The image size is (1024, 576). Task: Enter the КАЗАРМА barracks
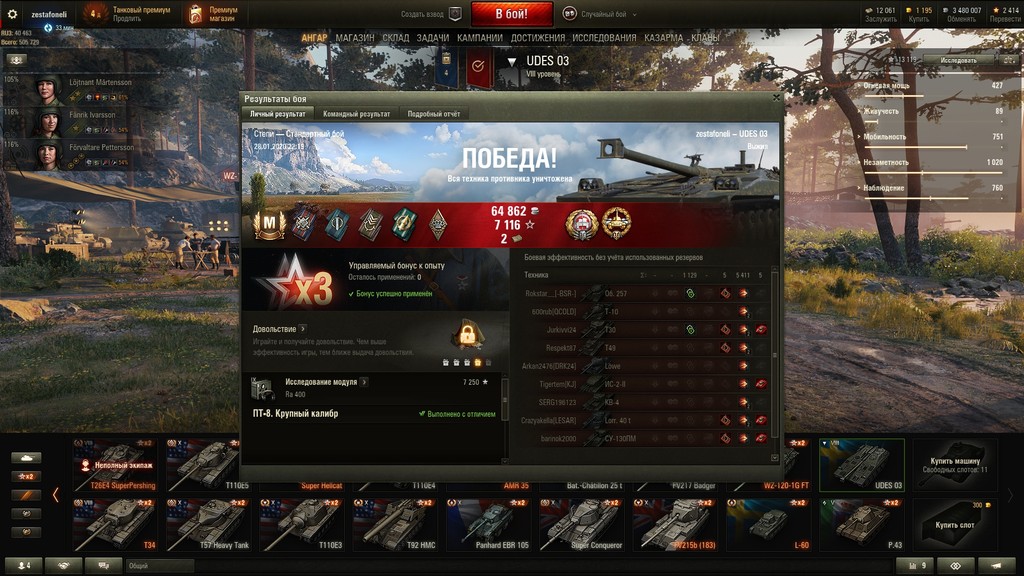coord(664,38)
